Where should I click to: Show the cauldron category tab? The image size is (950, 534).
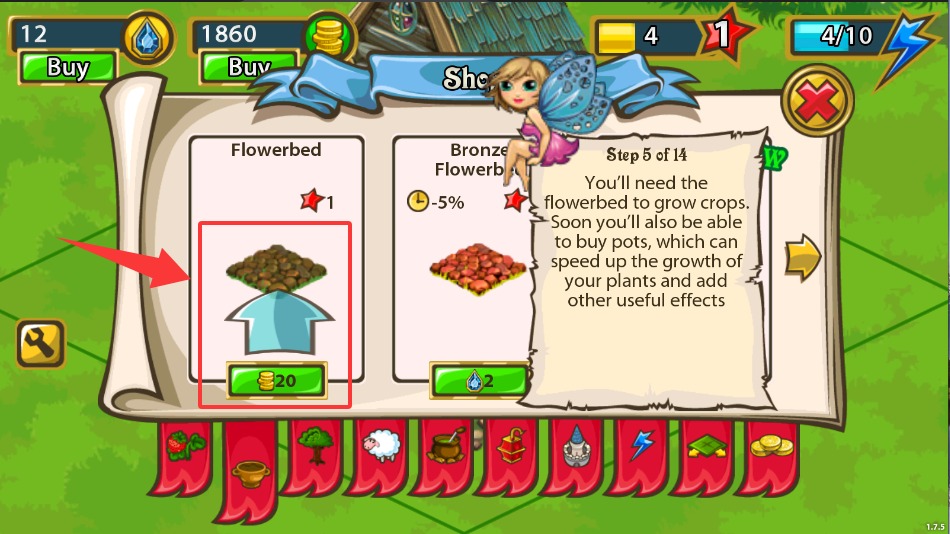tap(445, 443)
